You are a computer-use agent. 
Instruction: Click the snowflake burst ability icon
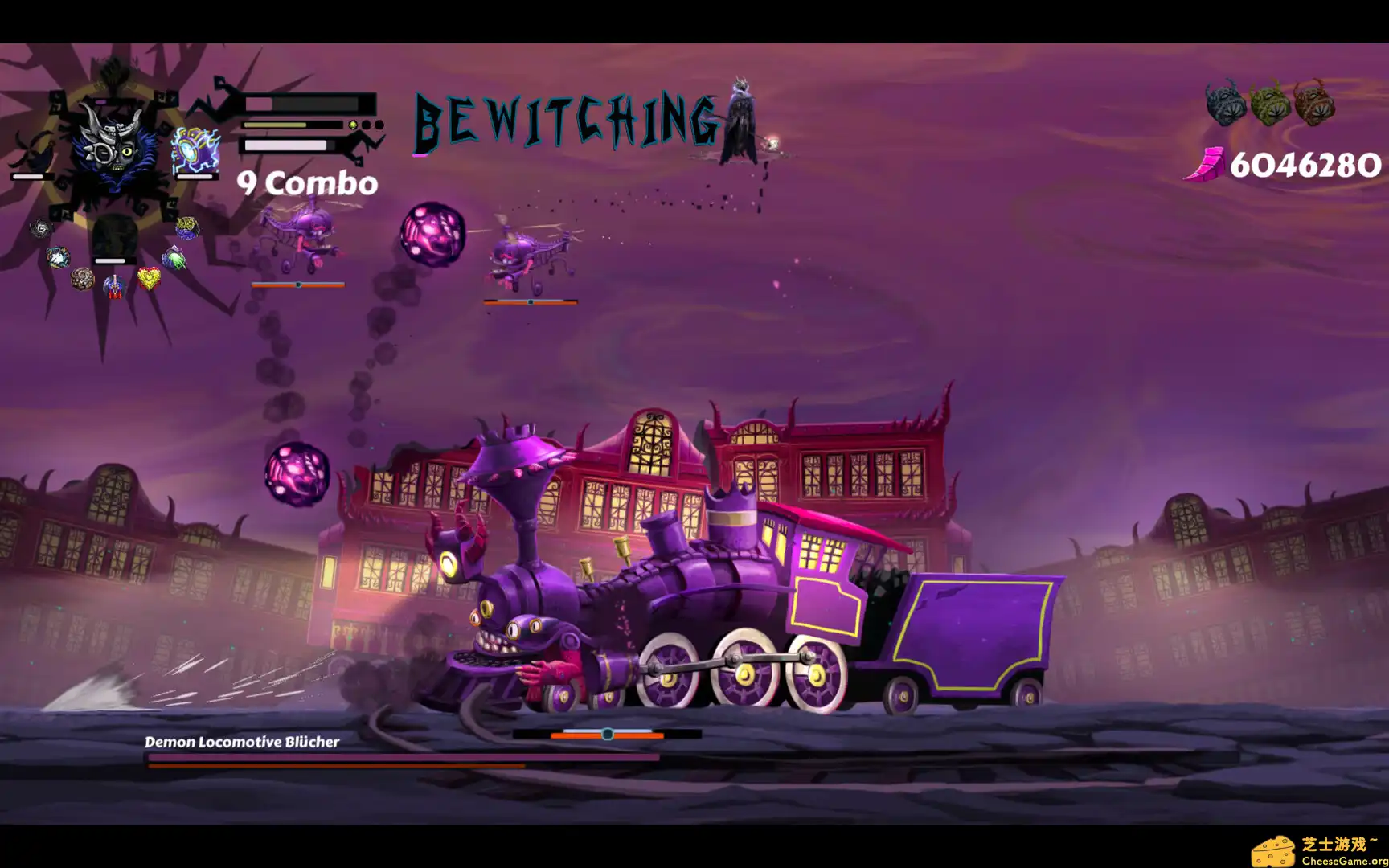point(58,256)
